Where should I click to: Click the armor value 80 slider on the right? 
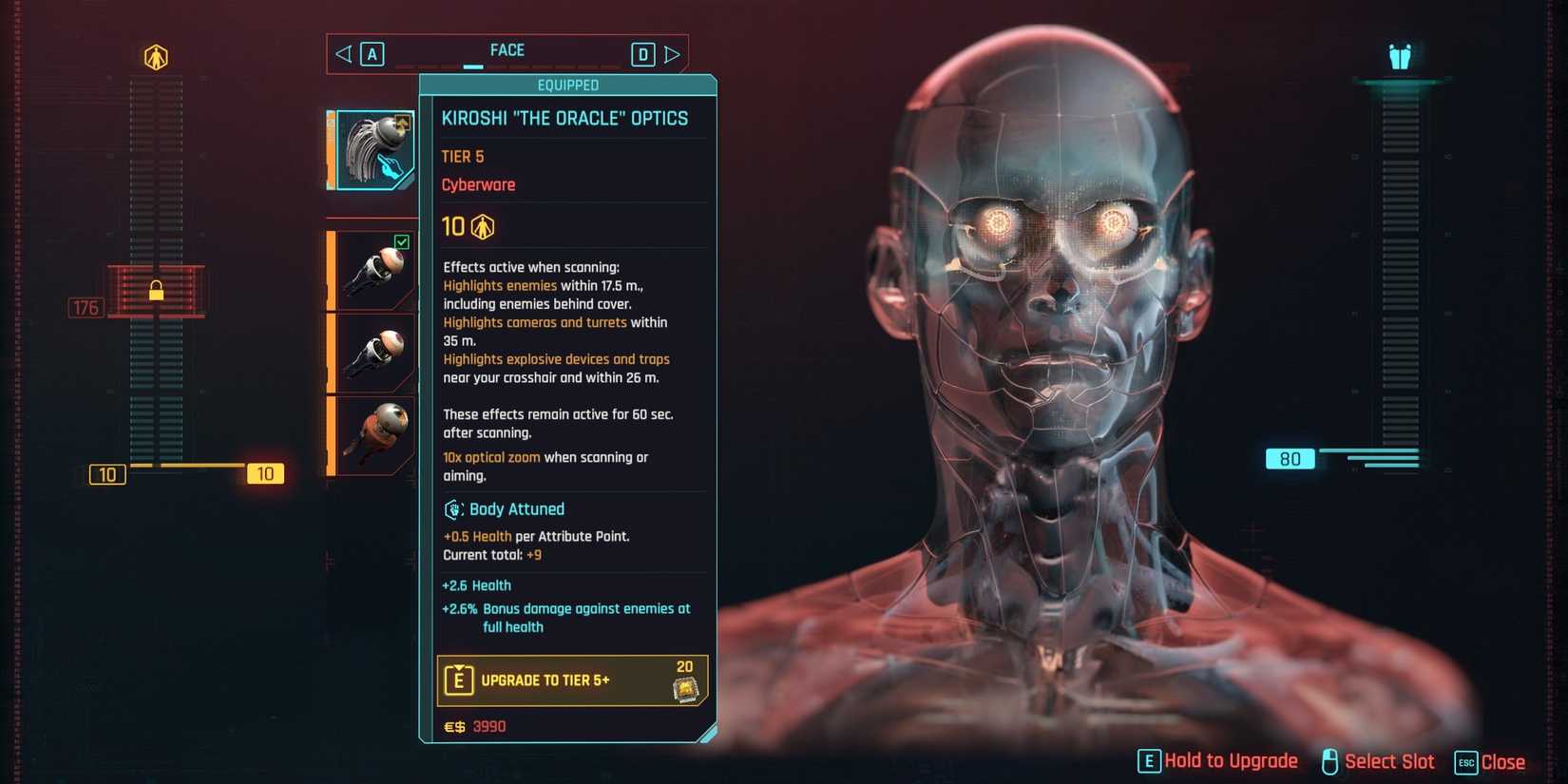(1290, 459)
